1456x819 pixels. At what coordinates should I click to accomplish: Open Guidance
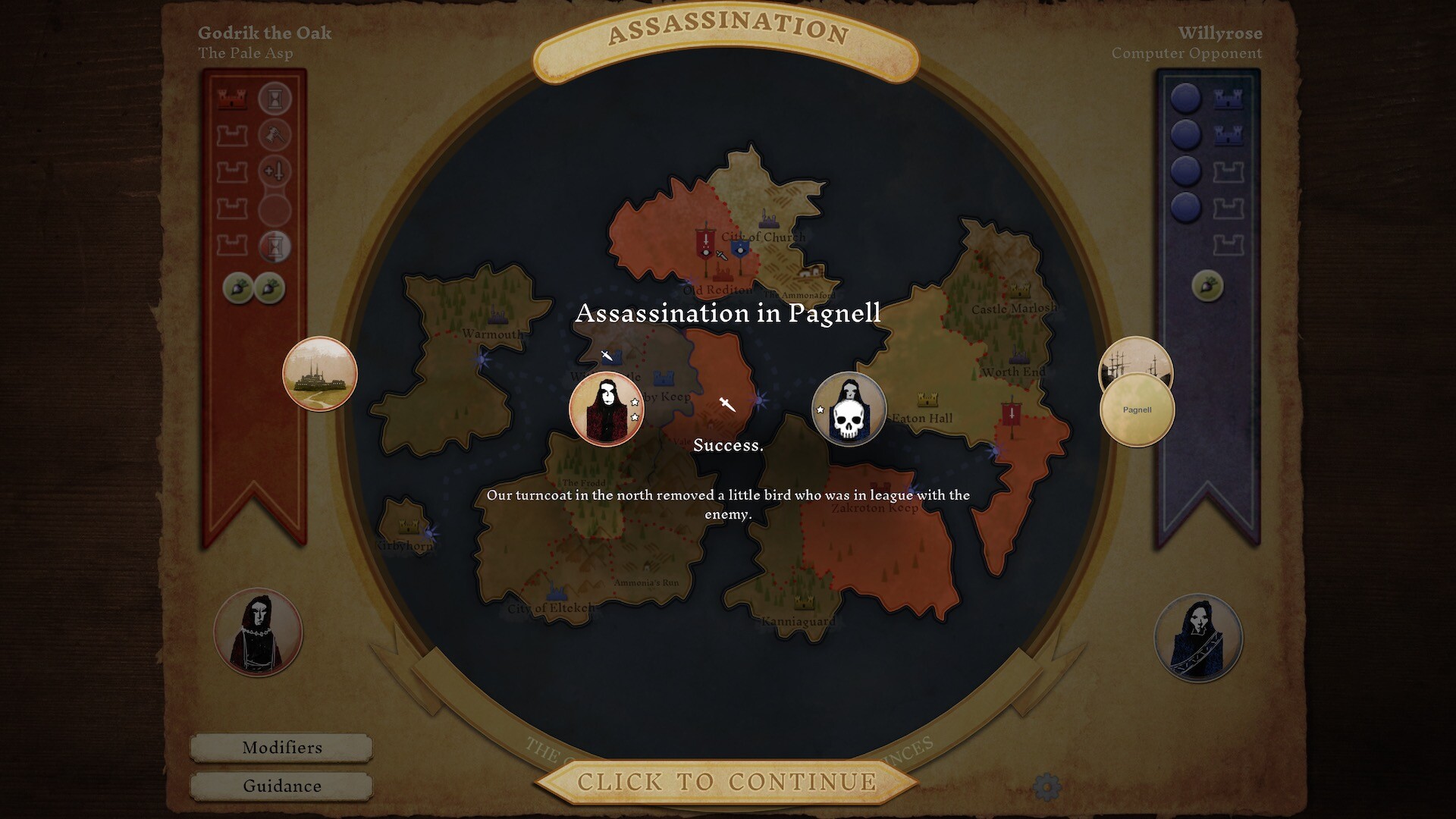(x=282, y=786)
